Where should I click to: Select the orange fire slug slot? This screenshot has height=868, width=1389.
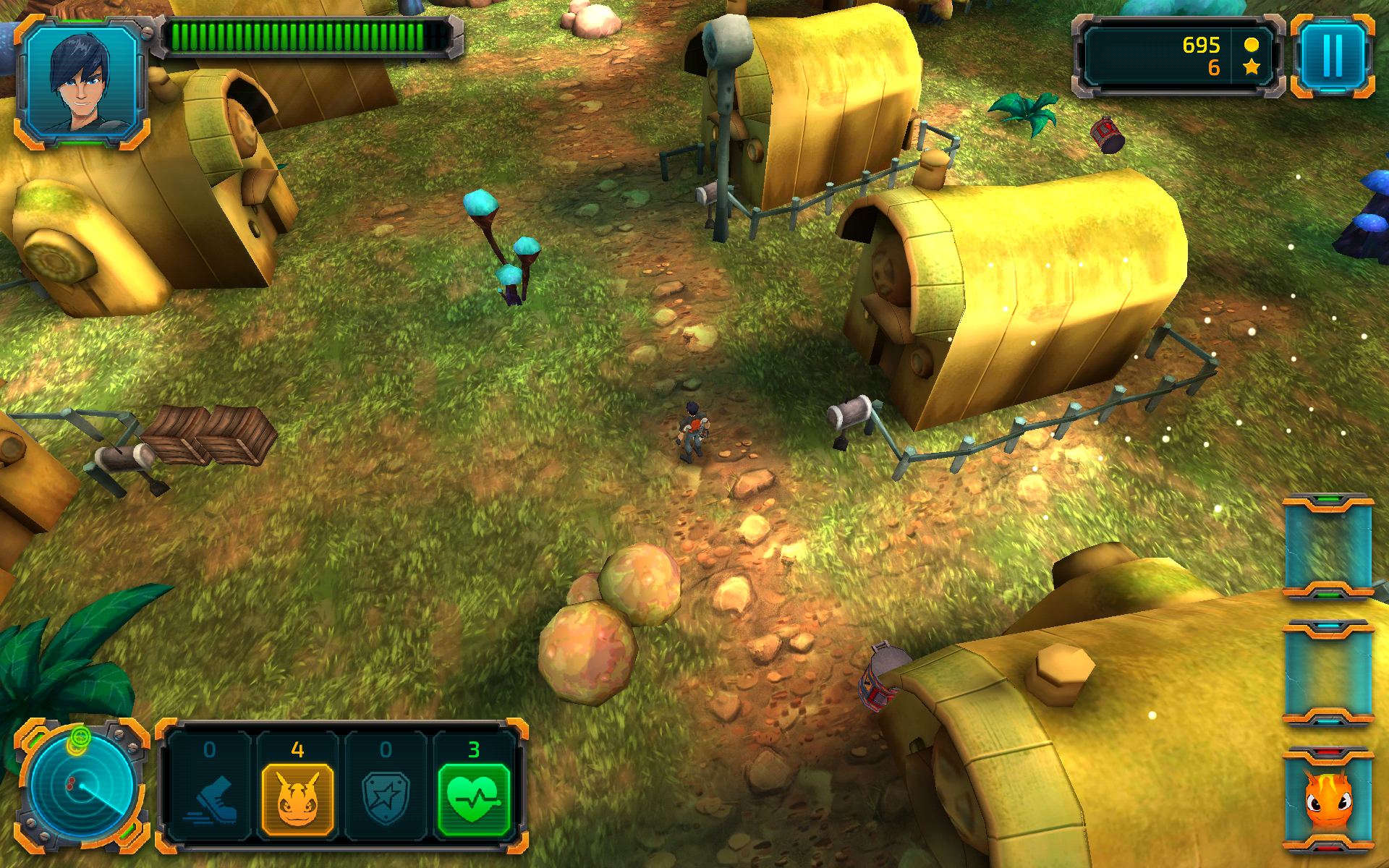click(1328, 800)
